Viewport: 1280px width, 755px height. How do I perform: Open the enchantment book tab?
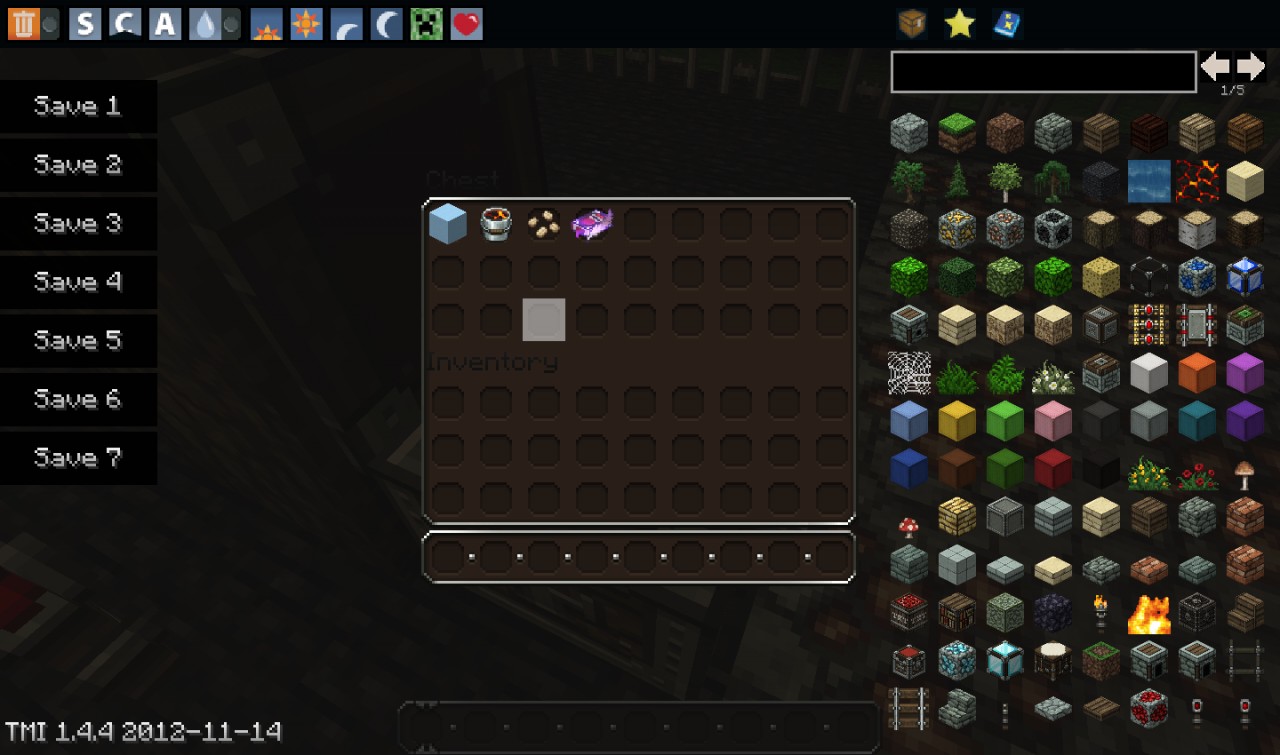(x=1007, y=23)
